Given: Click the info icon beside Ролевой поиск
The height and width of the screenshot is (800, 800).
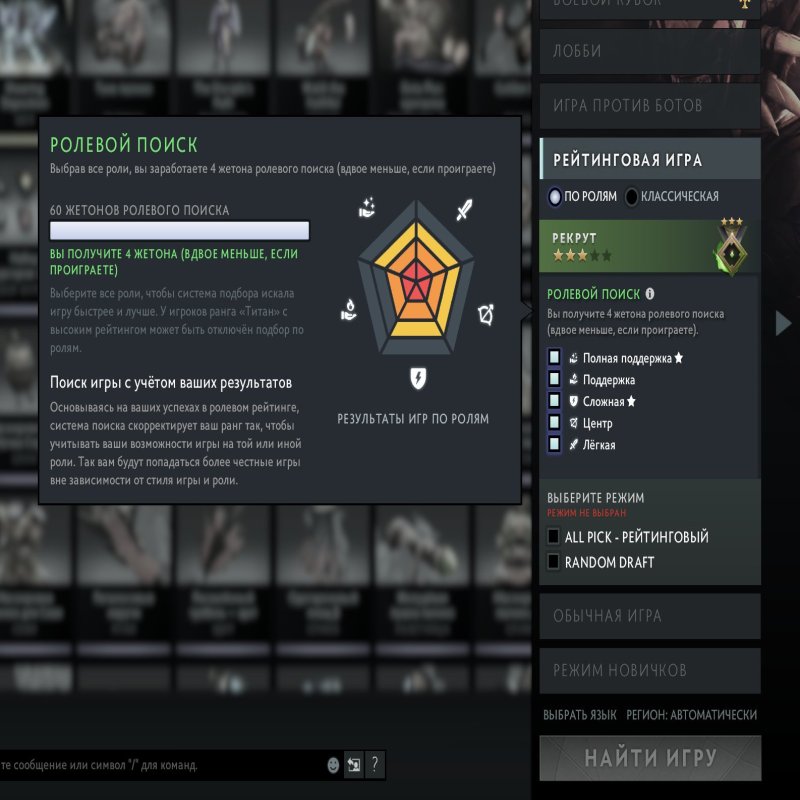Looking at the screenshot, I should (x=650, y=294).
